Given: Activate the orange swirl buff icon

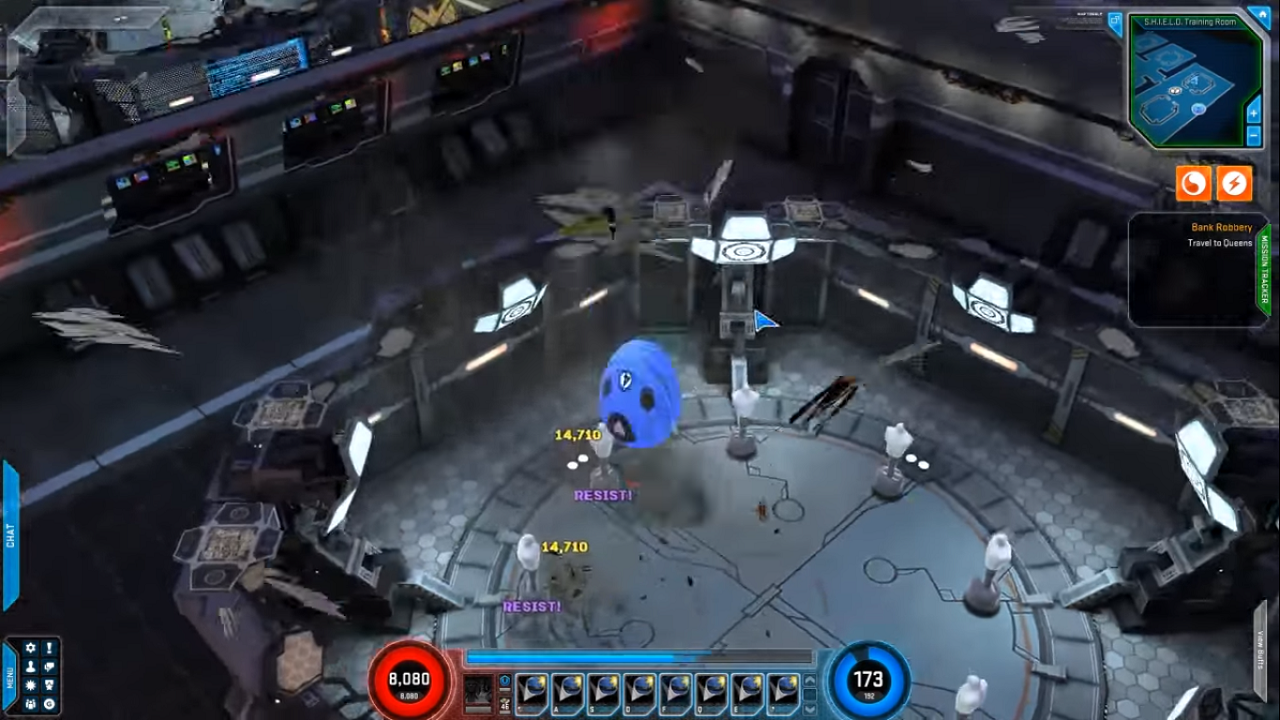Looking at the screenshot, I should tap(1193, 183).
